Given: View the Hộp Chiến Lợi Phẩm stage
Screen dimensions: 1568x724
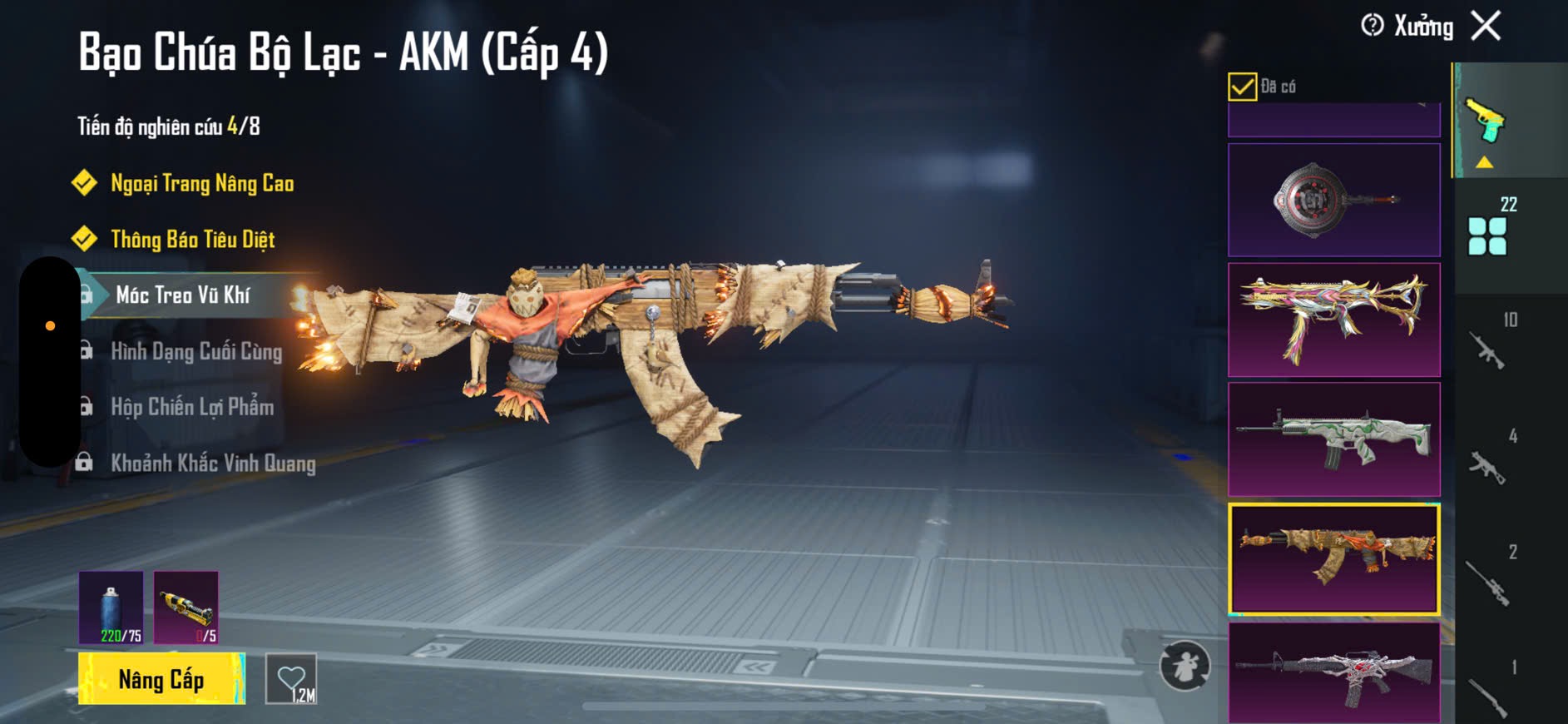Looking at the screenshot, I should [192, 407].
